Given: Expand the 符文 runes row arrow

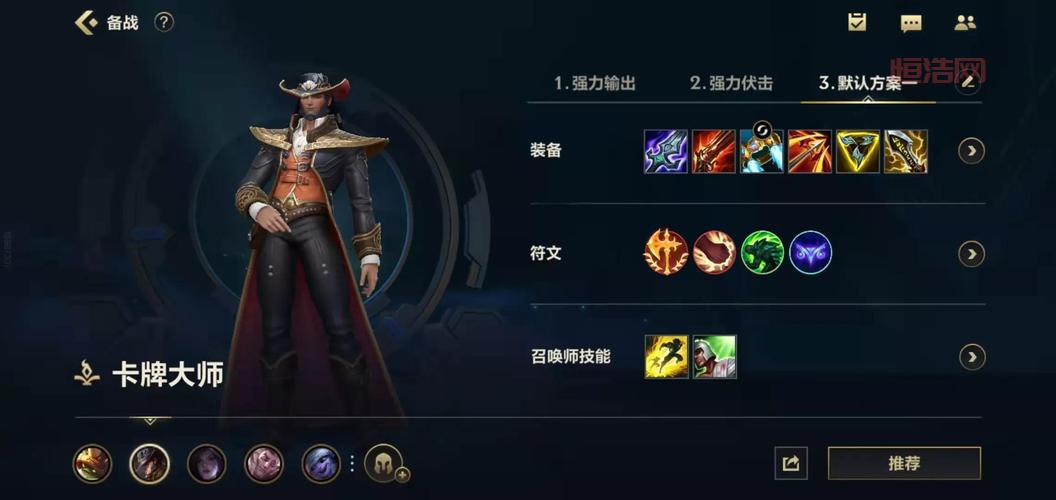Looking at the screenshot, I should pyautogui.click(x=971, y=254).
